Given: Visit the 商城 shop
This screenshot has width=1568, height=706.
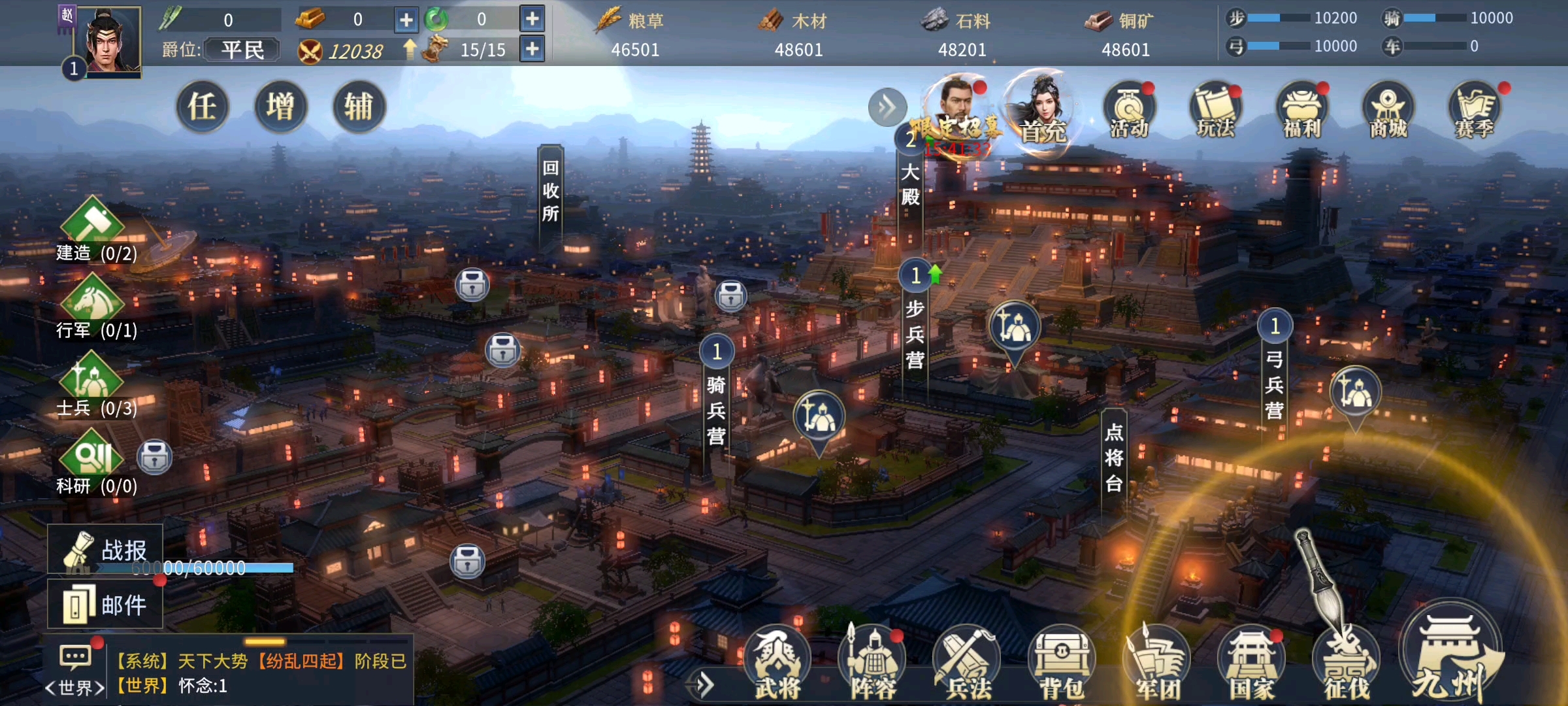Looking at the screenshot, I should 1388,110.
